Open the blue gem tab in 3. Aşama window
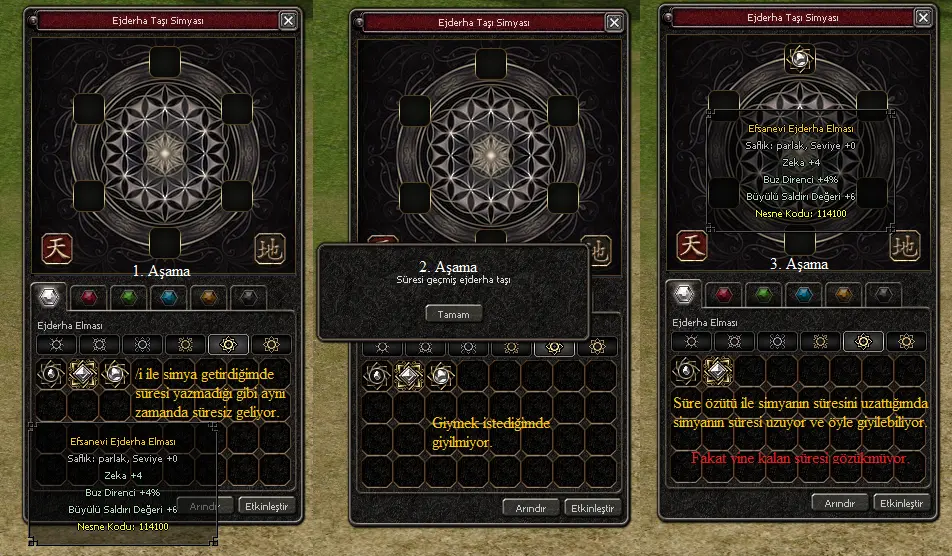Image resolution: width=952 pixels, height=556 pixels. click(x=802, y=294)
